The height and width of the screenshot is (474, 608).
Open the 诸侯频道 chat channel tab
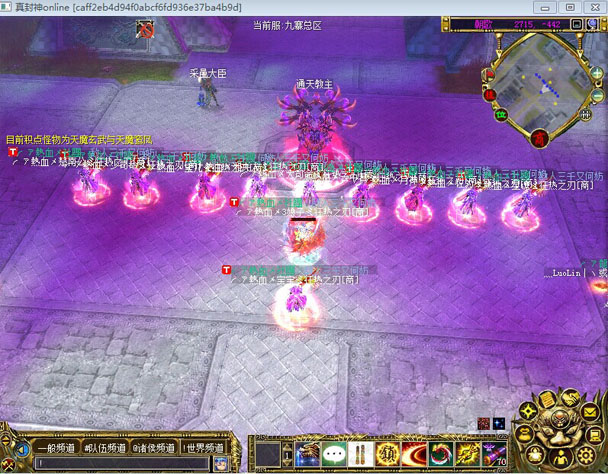point(153,449)
